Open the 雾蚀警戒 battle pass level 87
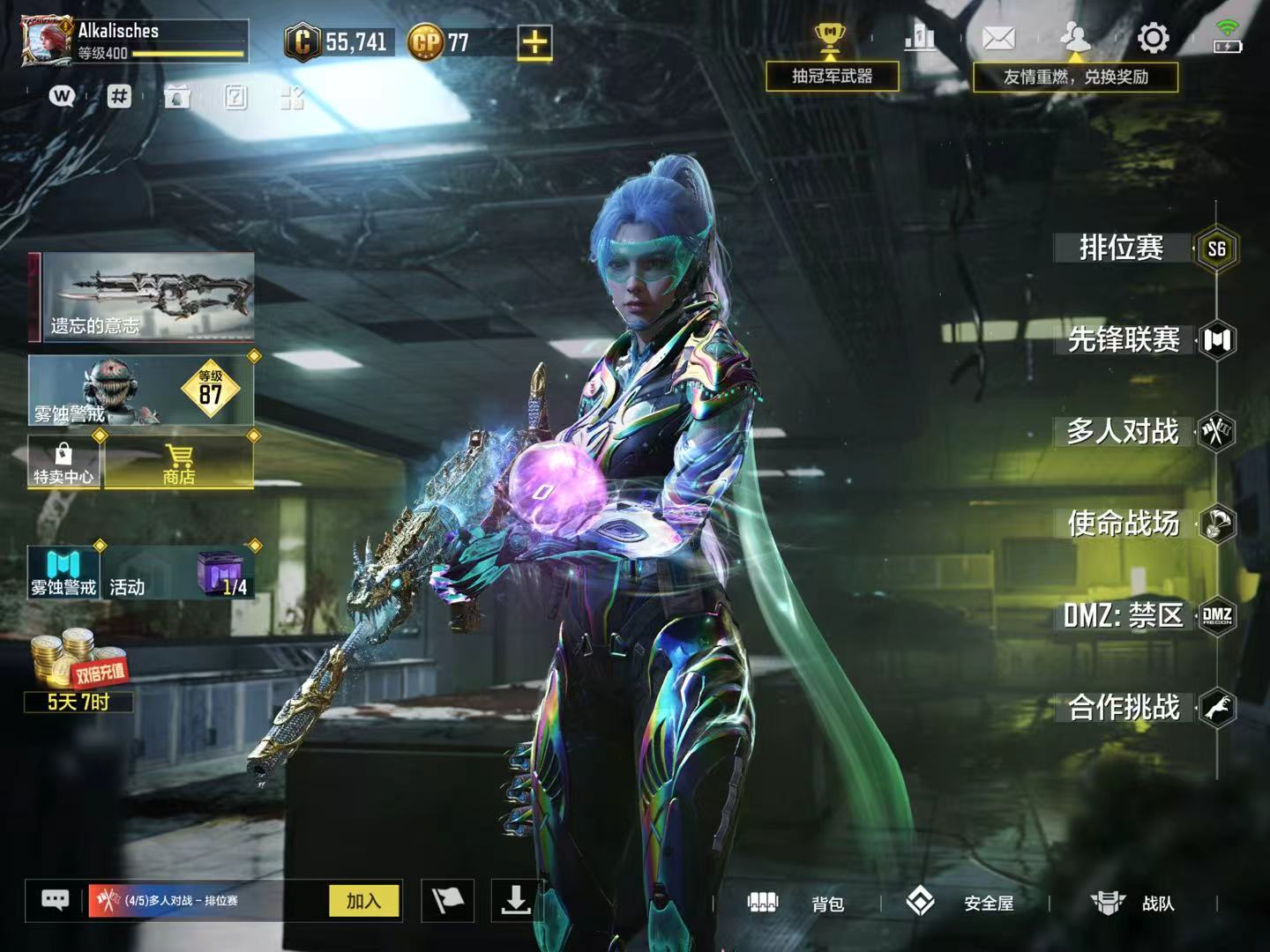Image resolution: width=1270 pixels, height=952 pixels. click(x=141, y=390)
